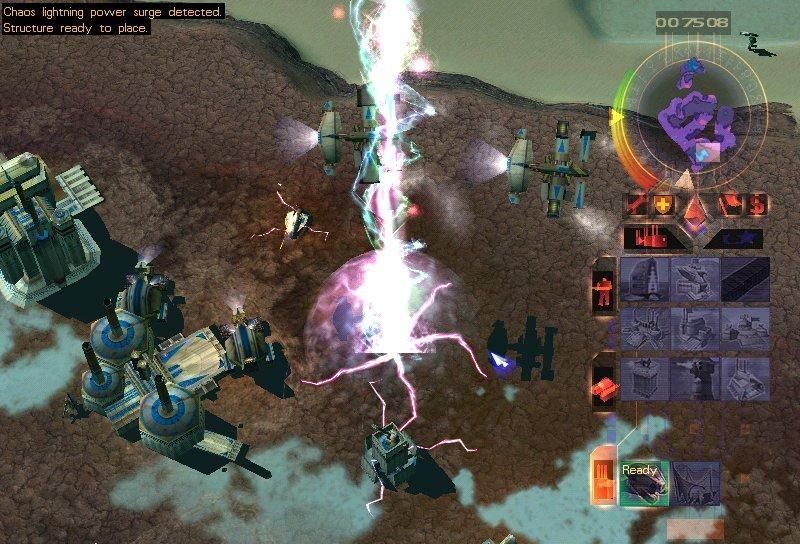This screenshot has height=544, width=800.
Task: Switch to the blue units build tab
Action: pyautogui.click(x=735, y=238)
